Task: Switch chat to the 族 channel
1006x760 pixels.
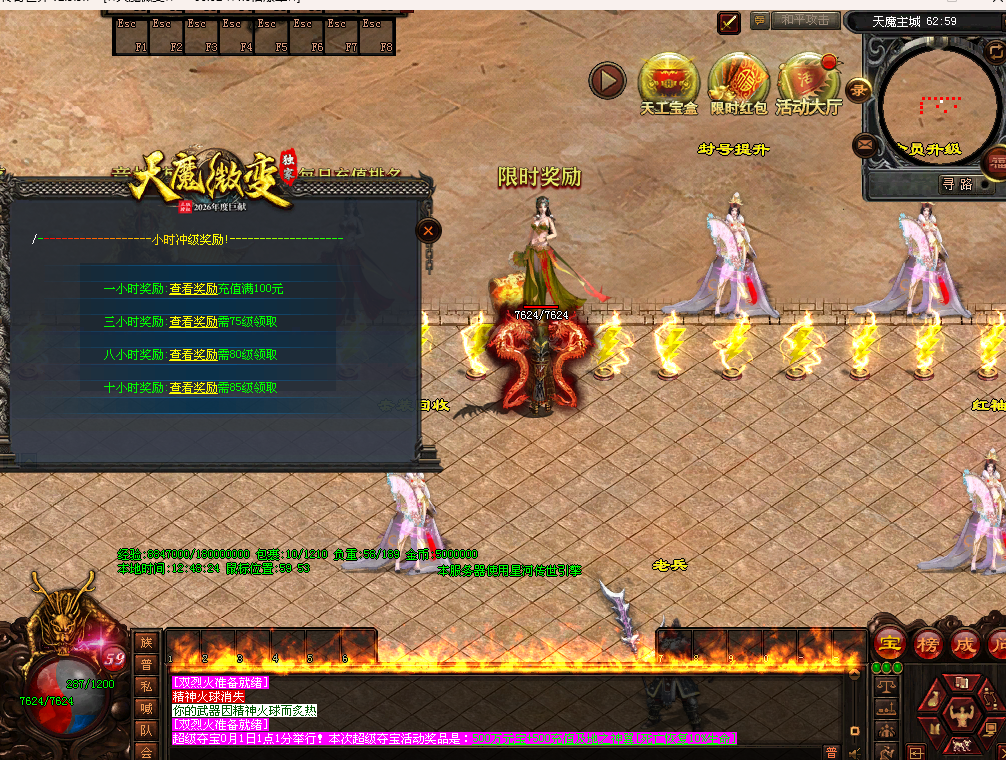Action: (146, 642)
